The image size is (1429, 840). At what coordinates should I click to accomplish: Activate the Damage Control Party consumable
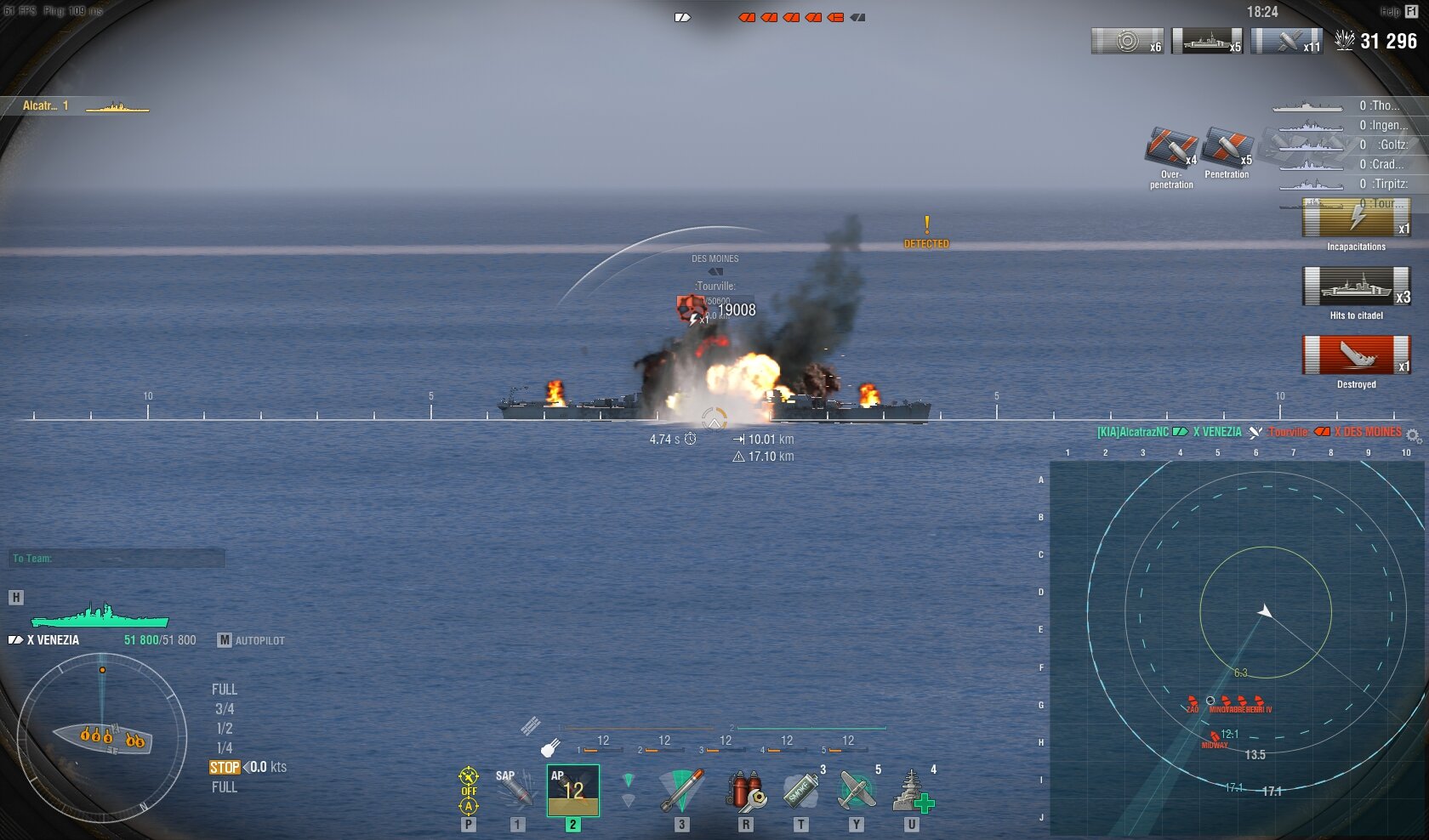745,791
